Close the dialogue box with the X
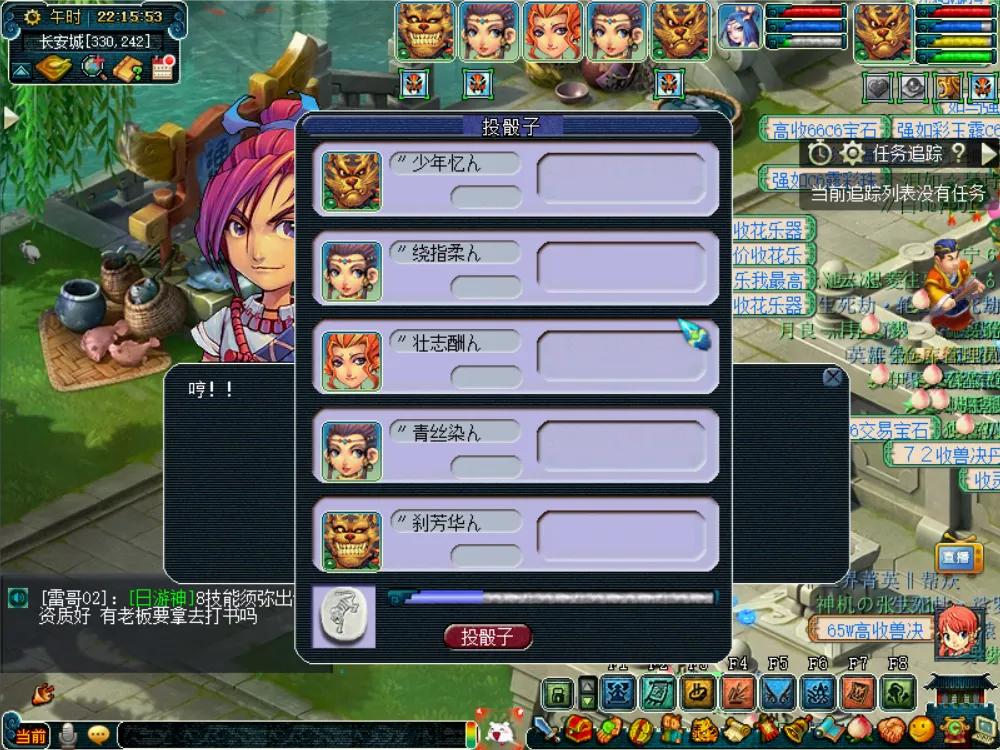This screenshot has width=1000, height=750. [x=832, y=377]
